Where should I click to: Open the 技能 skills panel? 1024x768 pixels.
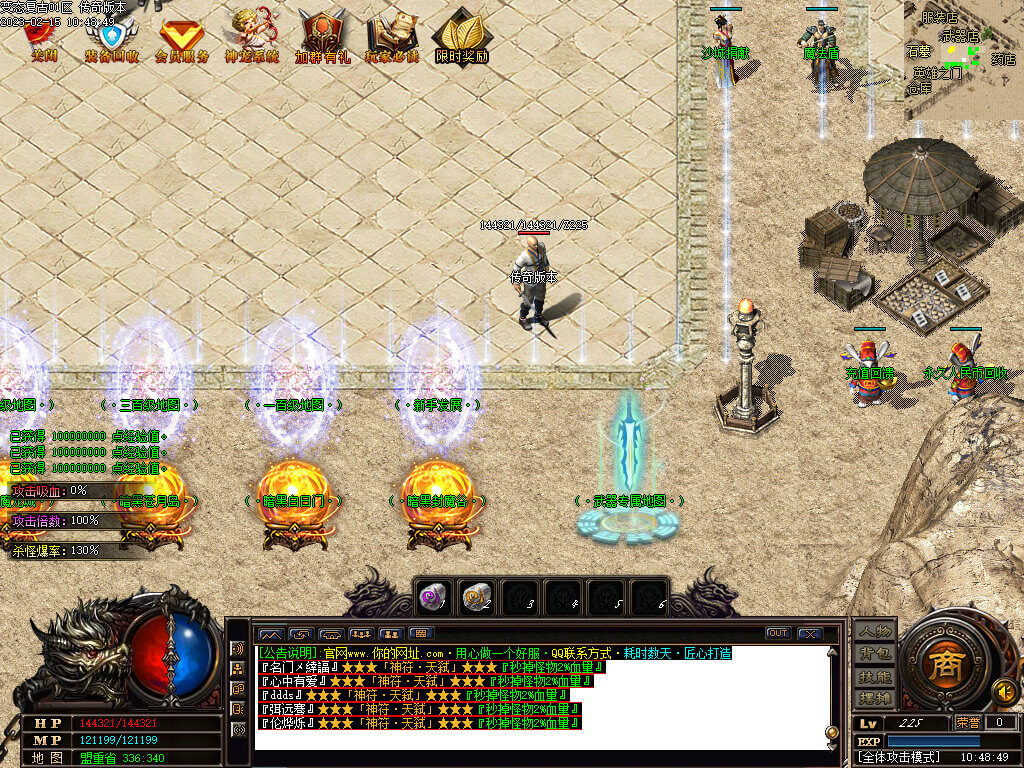[873, 676]
